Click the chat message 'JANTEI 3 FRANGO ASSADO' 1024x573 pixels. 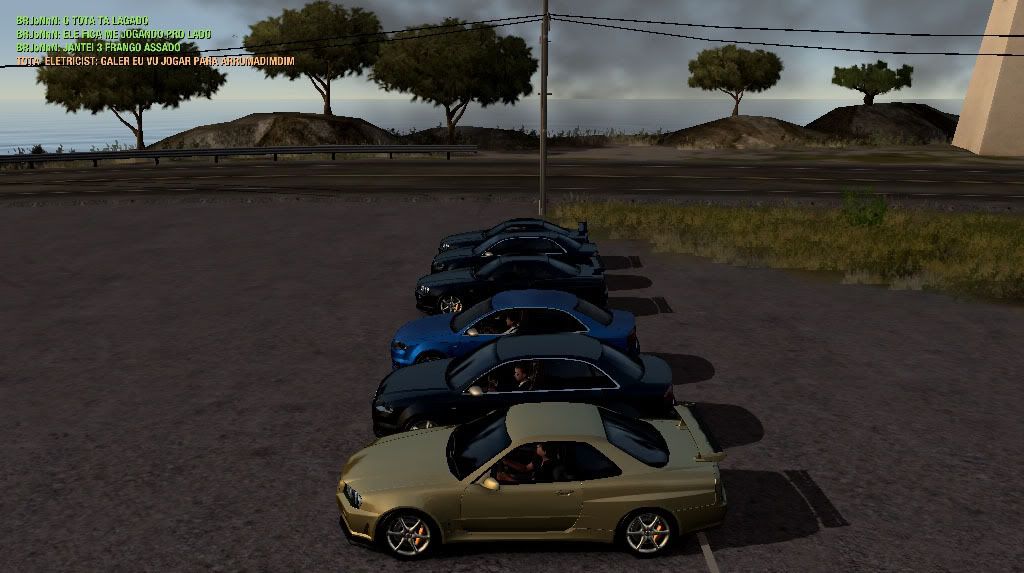click(x=98, y=47)
